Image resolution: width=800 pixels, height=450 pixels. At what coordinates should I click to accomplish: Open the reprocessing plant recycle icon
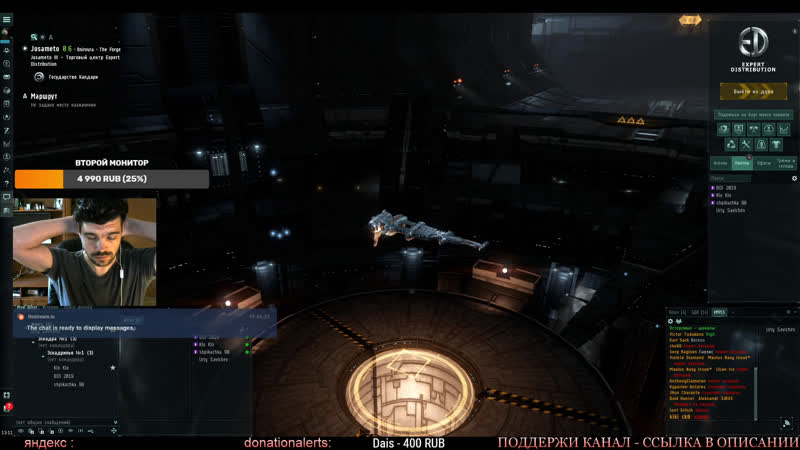pos(732,145)
